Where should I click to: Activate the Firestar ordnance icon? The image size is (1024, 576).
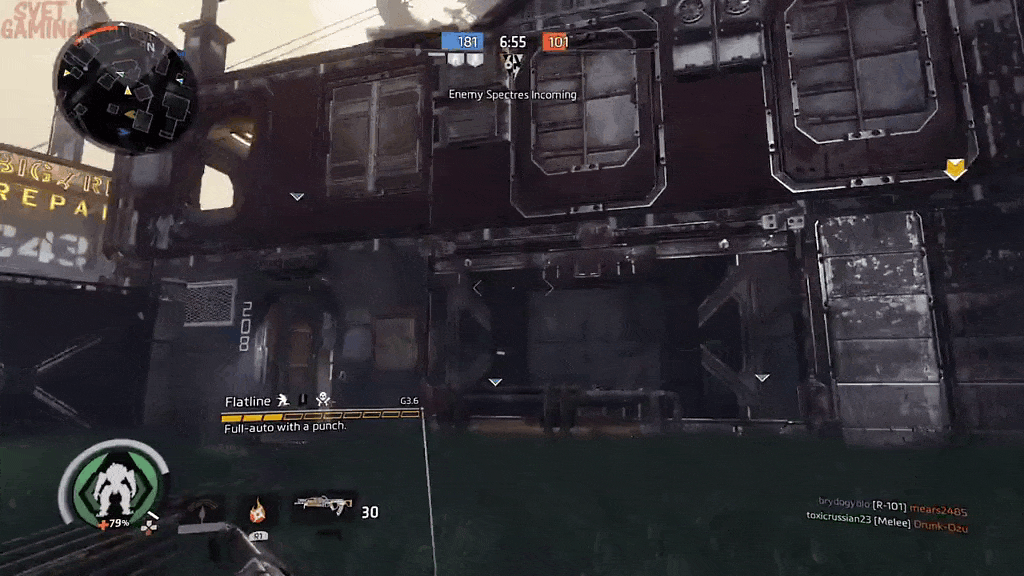[258, 511]
